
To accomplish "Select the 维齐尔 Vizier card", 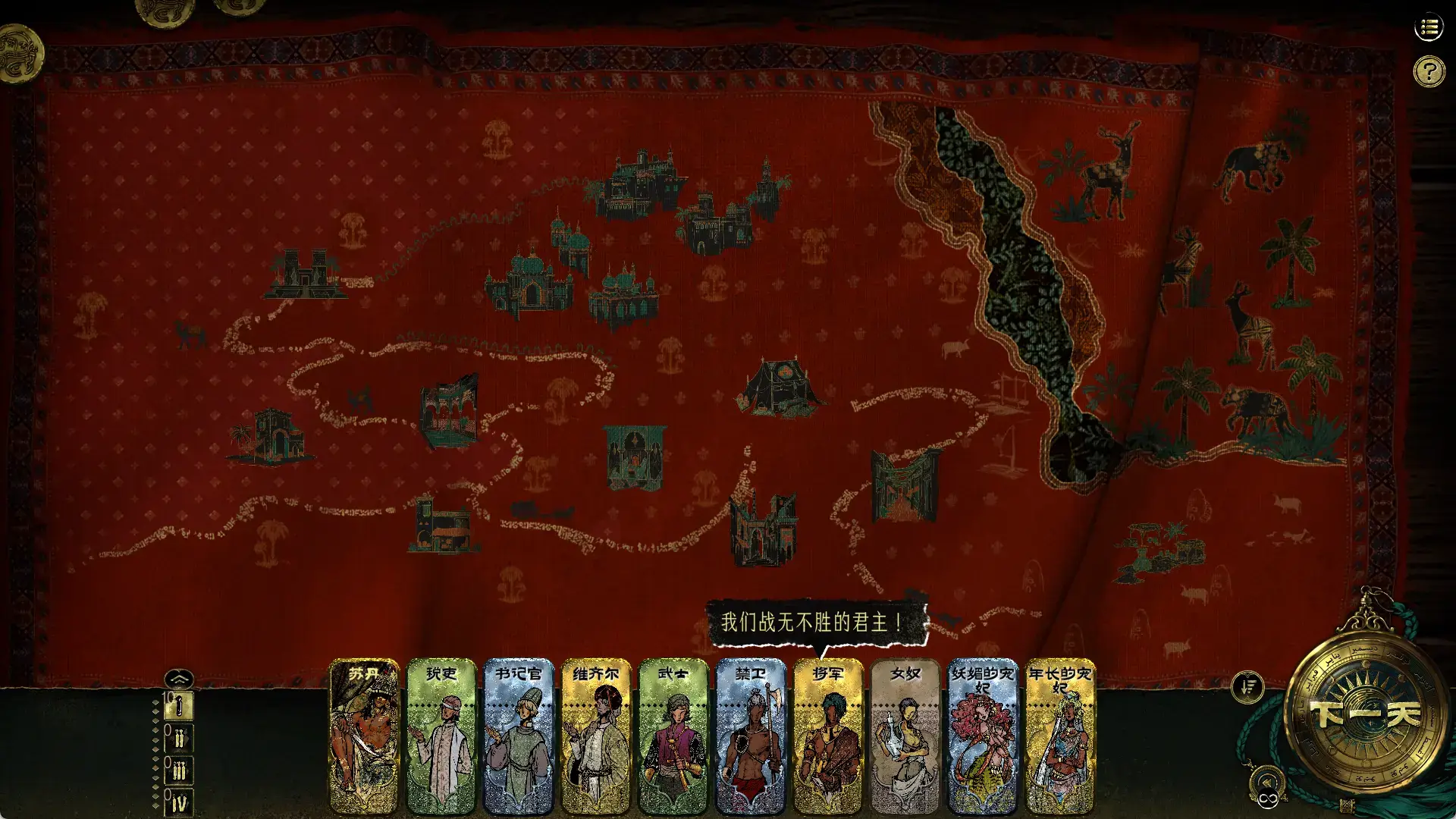I will [x=596, y=739].
